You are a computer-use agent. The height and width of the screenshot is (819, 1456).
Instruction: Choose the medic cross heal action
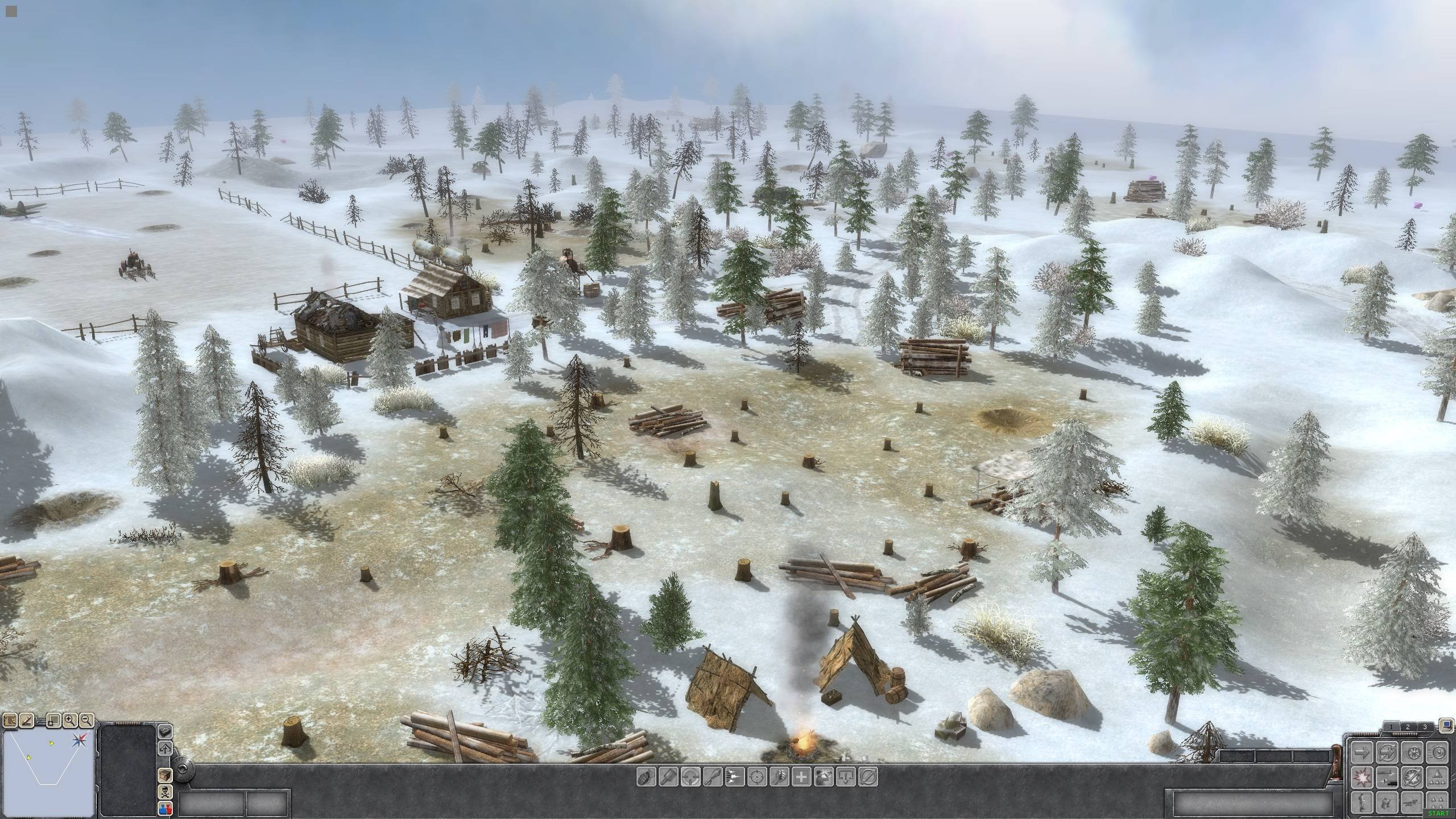801,777
